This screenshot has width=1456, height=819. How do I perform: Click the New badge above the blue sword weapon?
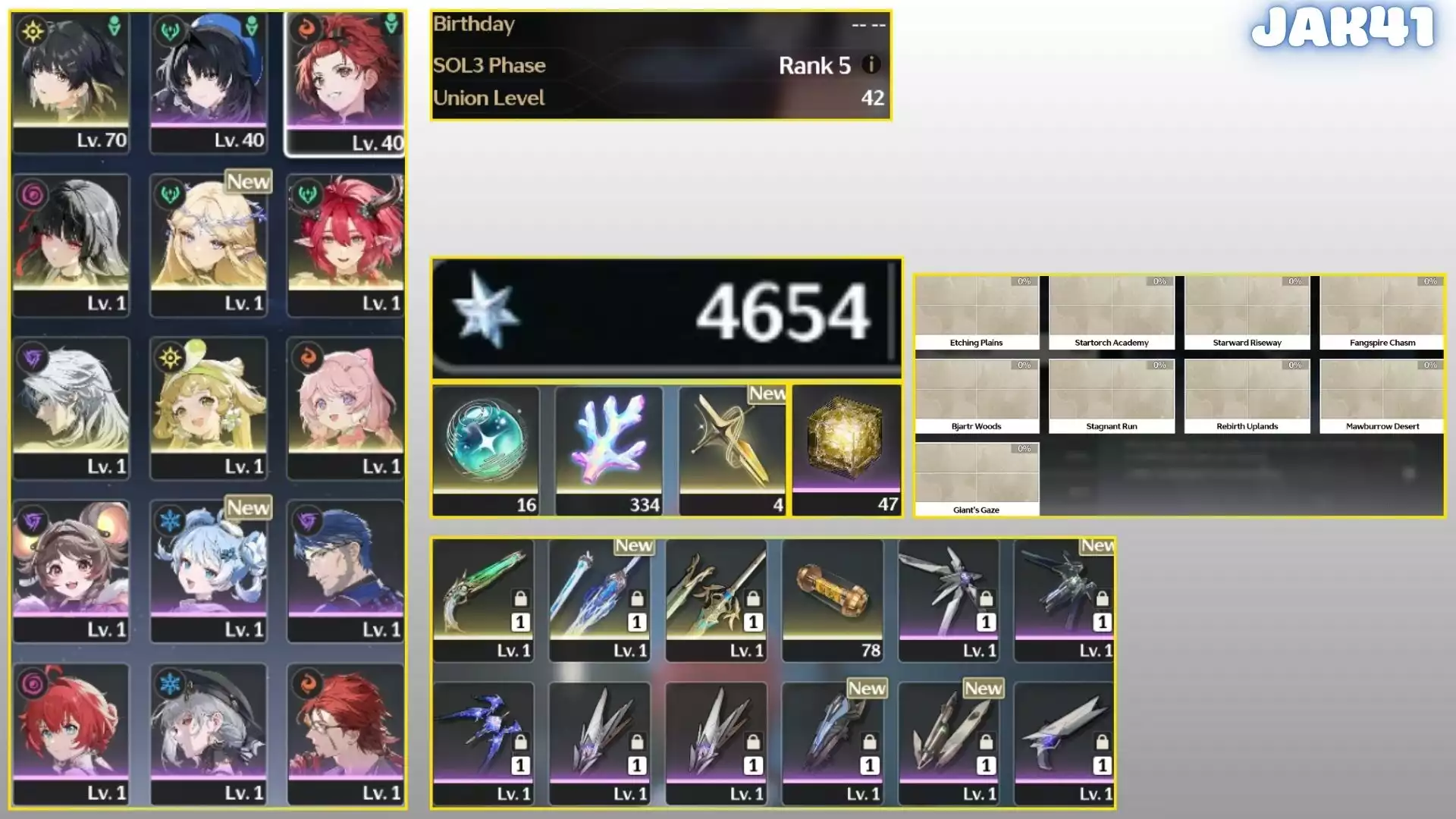(635, 545)
